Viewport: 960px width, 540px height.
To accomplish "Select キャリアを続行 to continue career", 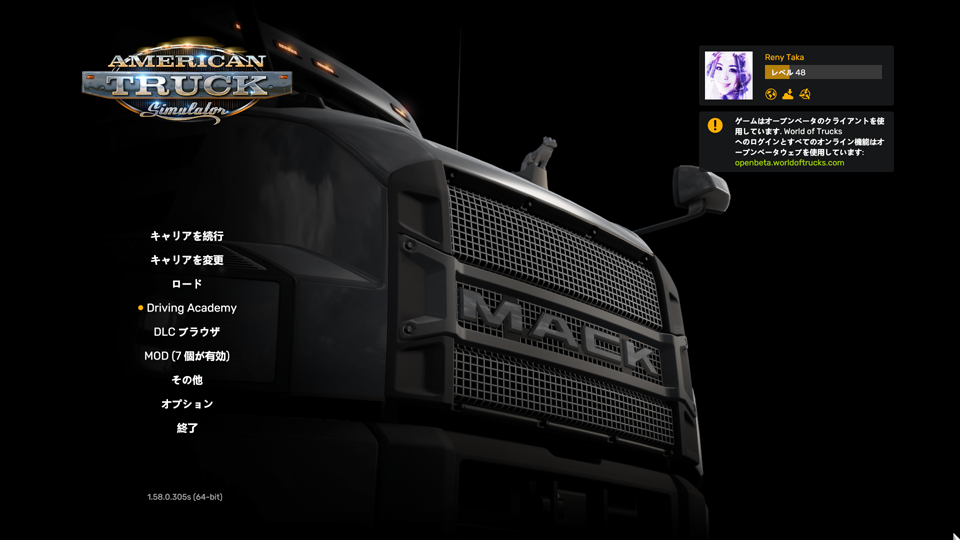I will pyautogui.click(x=187, y=236).
